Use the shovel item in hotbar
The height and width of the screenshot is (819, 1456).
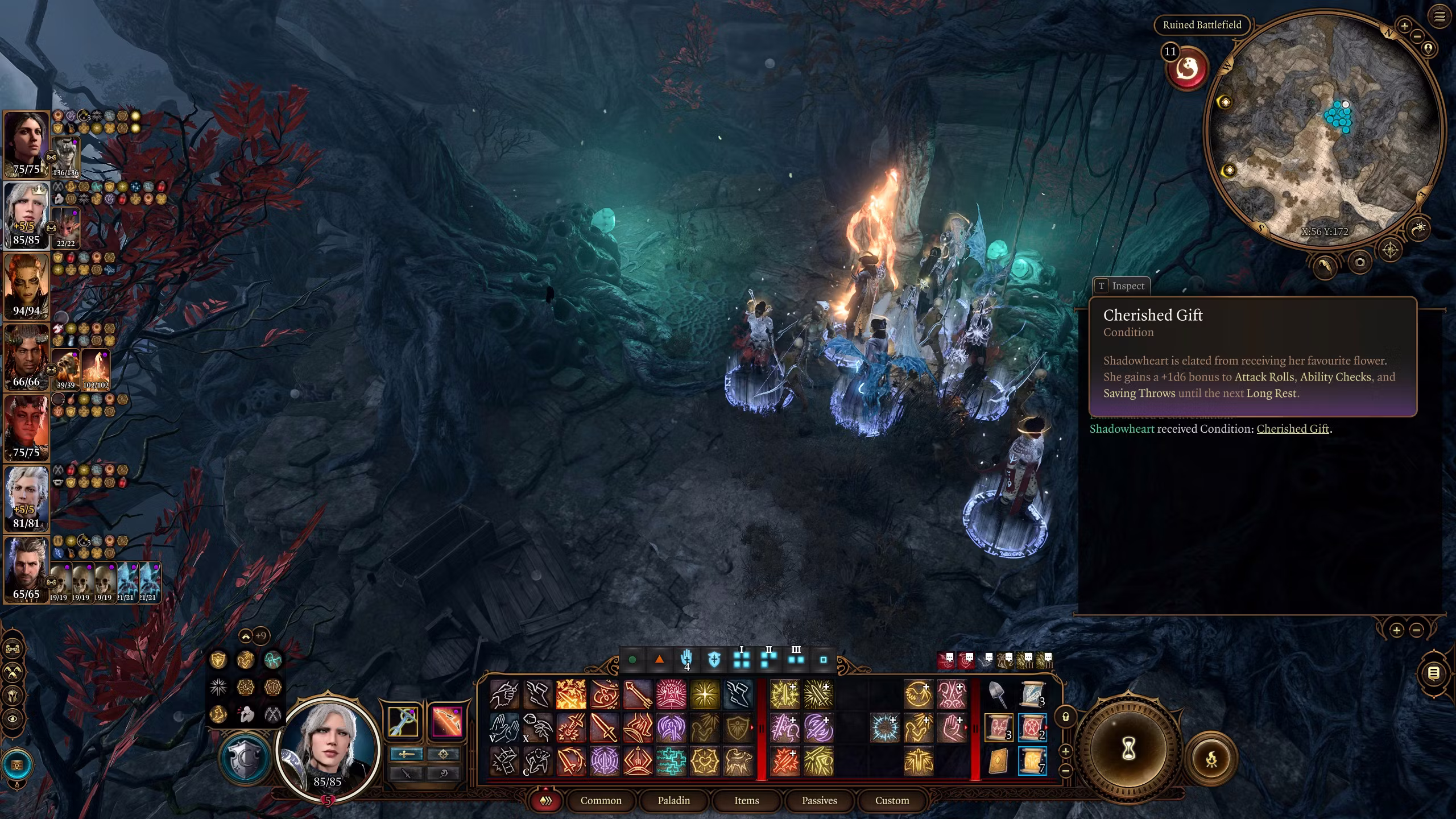tap(998, 694)
